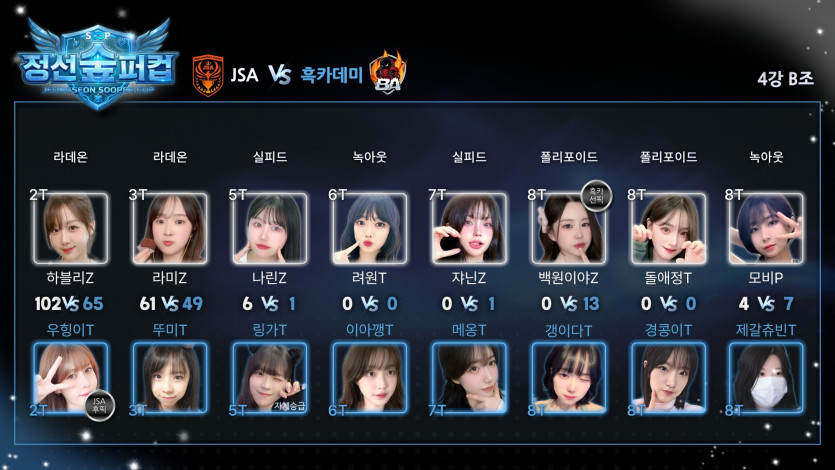Open the 흑카데미 BA team logo
Image resolution: width=835 pixels, height=470 pixels.
pos(387,72)
